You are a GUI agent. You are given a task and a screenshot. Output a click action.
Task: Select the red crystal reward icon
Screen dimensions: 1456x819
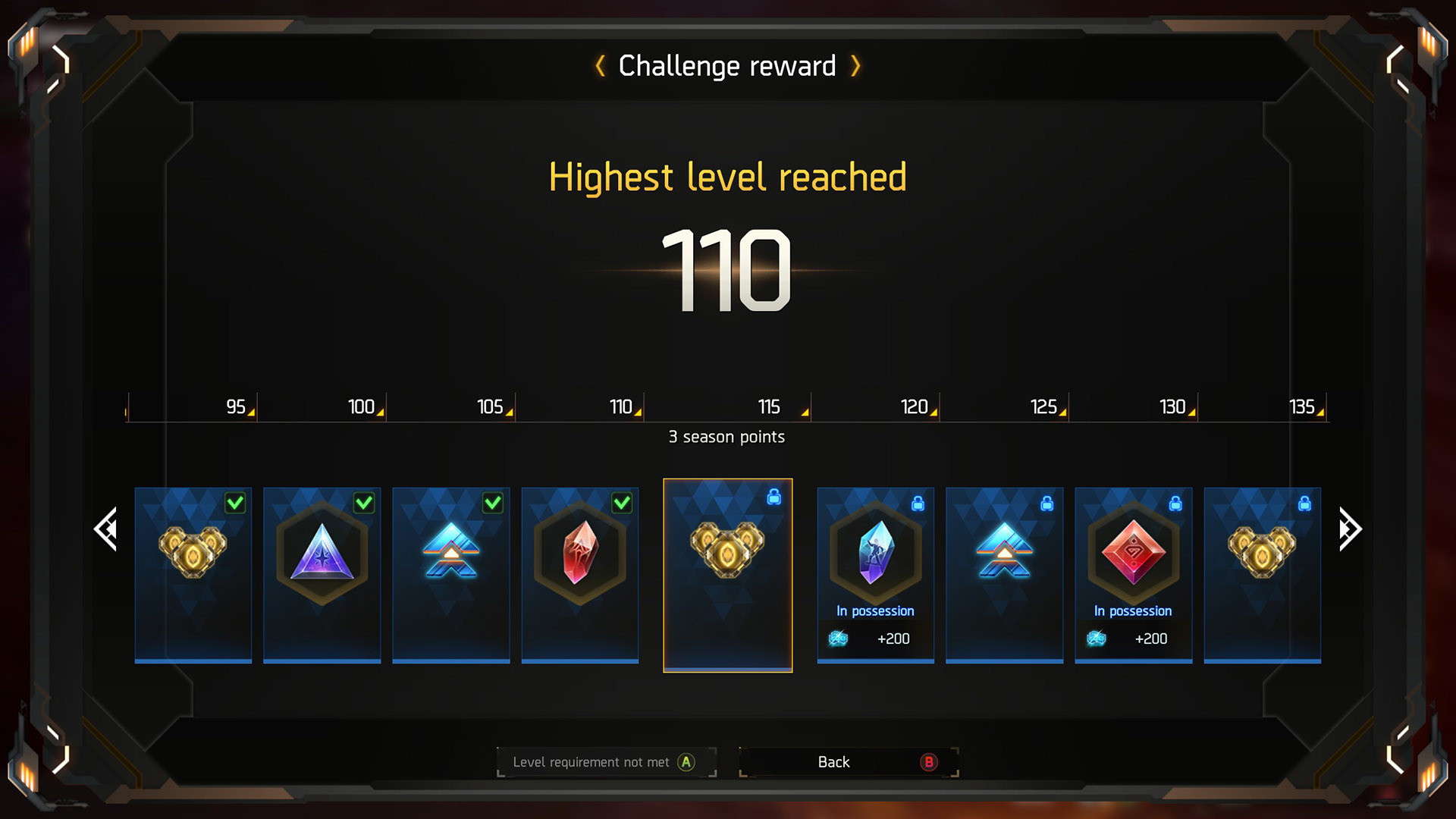click(x=579, y=554)
